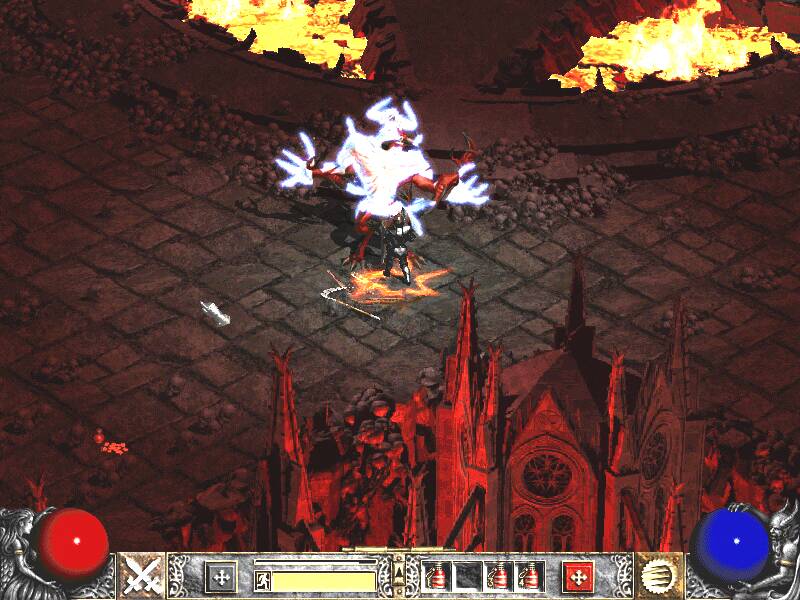Use the leftmost red potion in the belt
Screen dimensions: 800x600
point(436,576)
